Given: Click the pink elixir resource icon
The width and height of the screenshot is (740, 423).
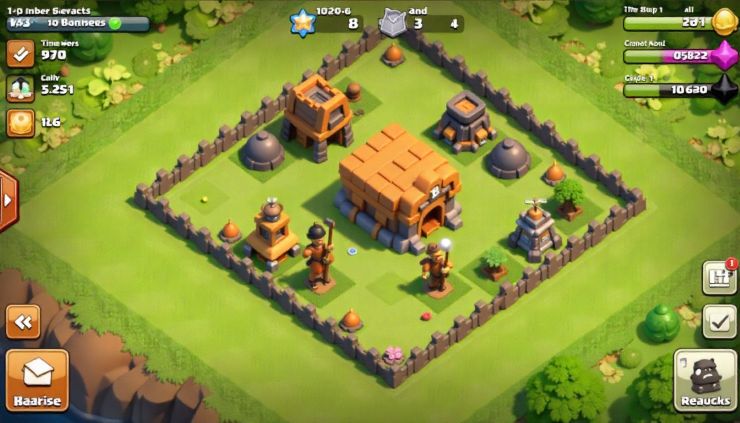Looking at the screenshot, I should coord(723,56).
